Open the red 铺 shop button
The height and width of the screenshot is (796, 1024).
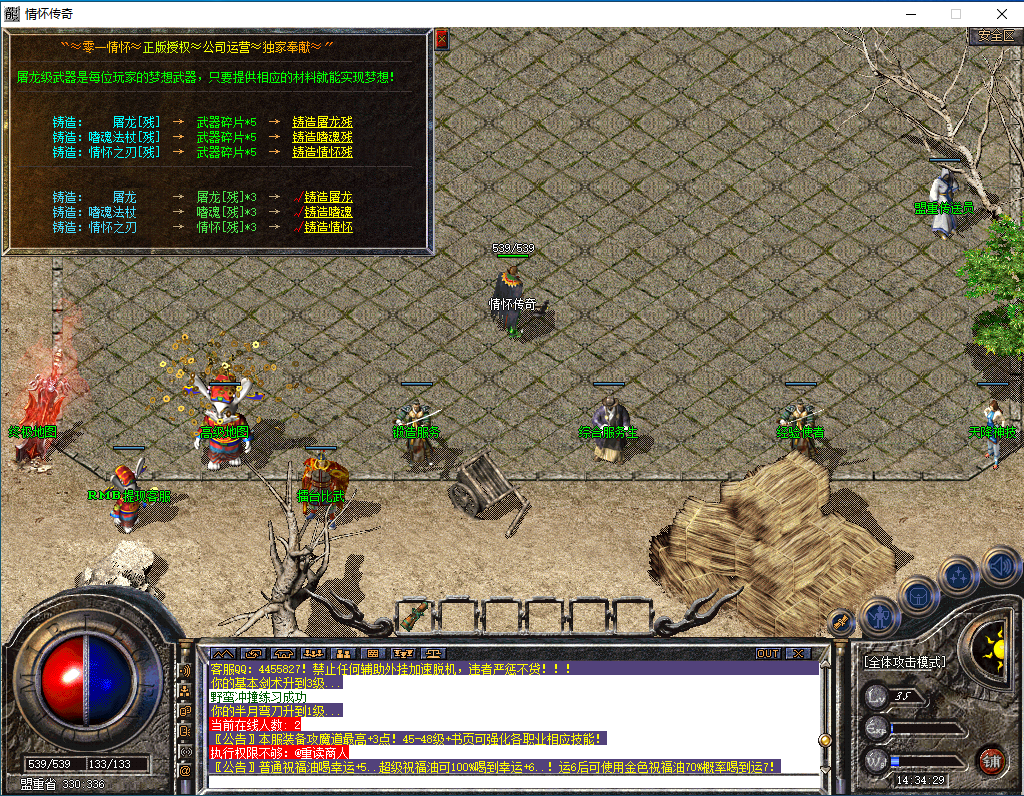point(991,759)
